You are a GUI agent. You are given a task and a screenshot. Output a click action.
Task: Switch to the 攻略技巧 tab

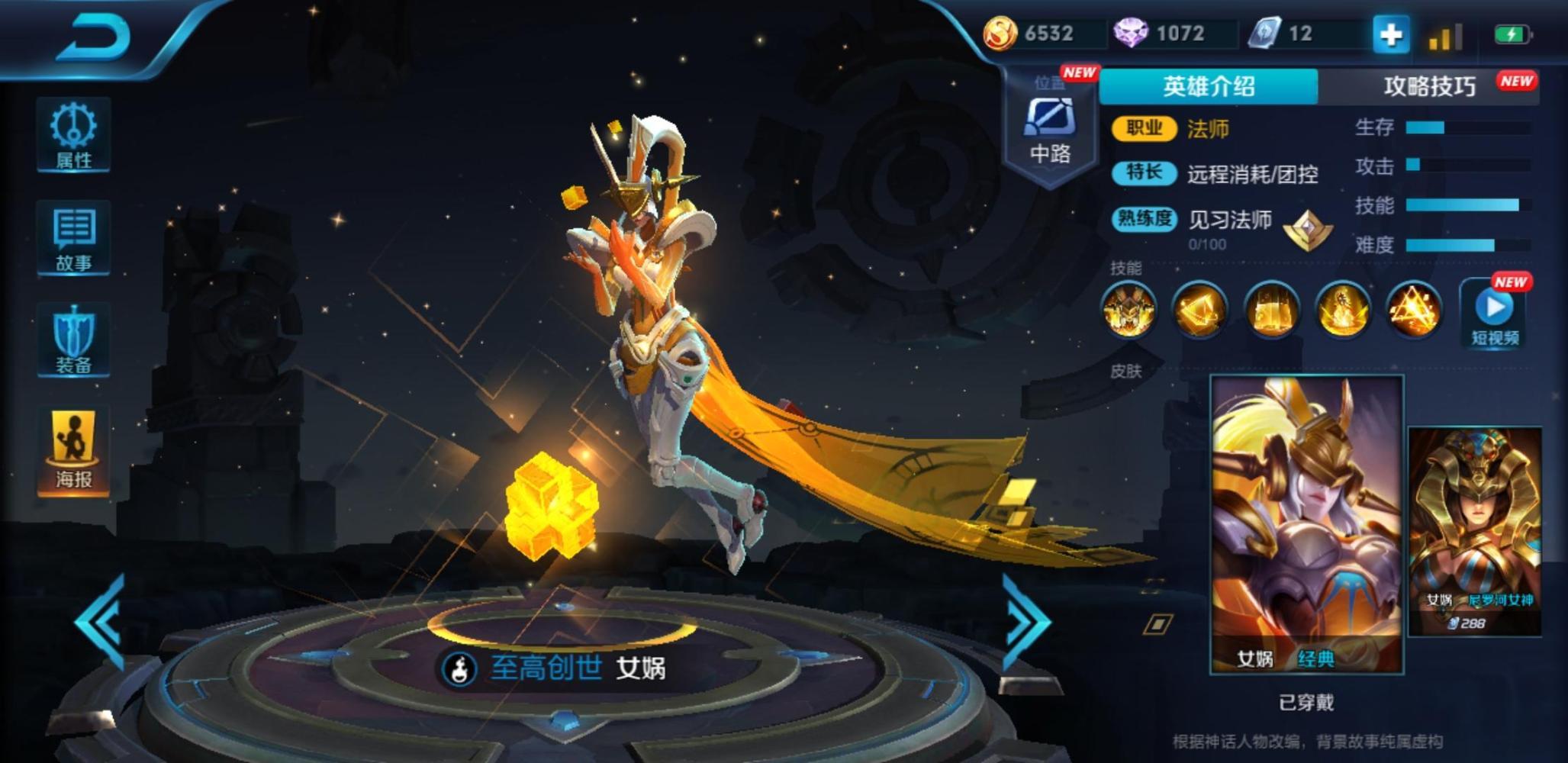coord(1429,86)
